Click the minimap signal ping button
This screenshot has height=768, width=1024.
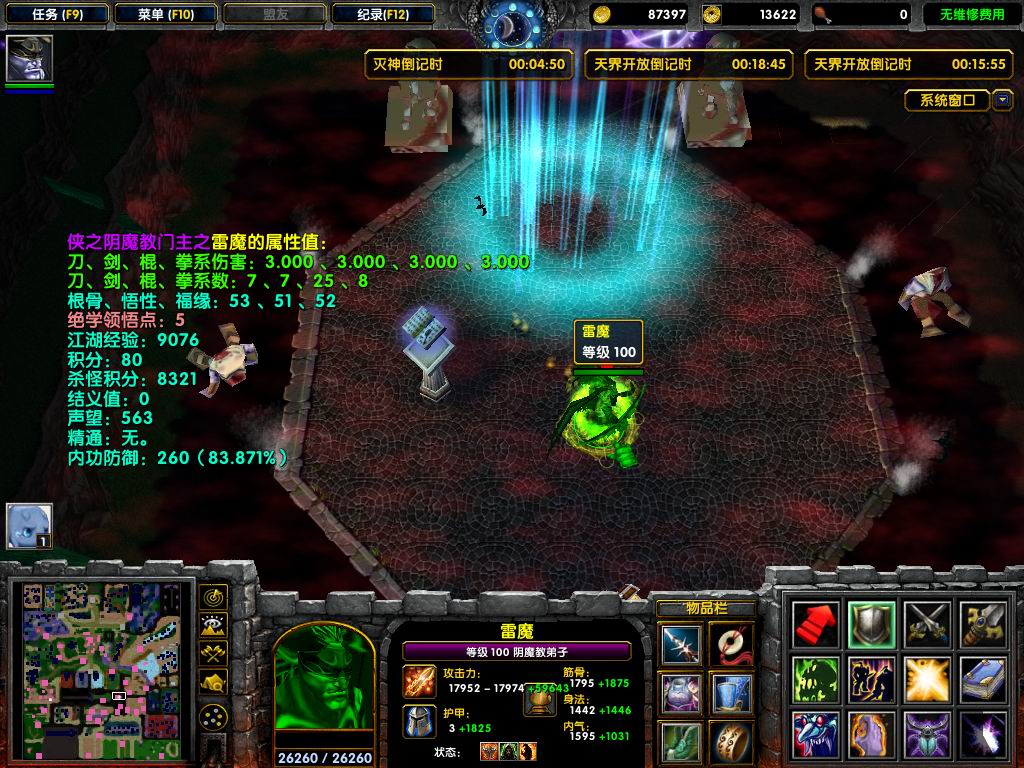(x=213, y=597)
